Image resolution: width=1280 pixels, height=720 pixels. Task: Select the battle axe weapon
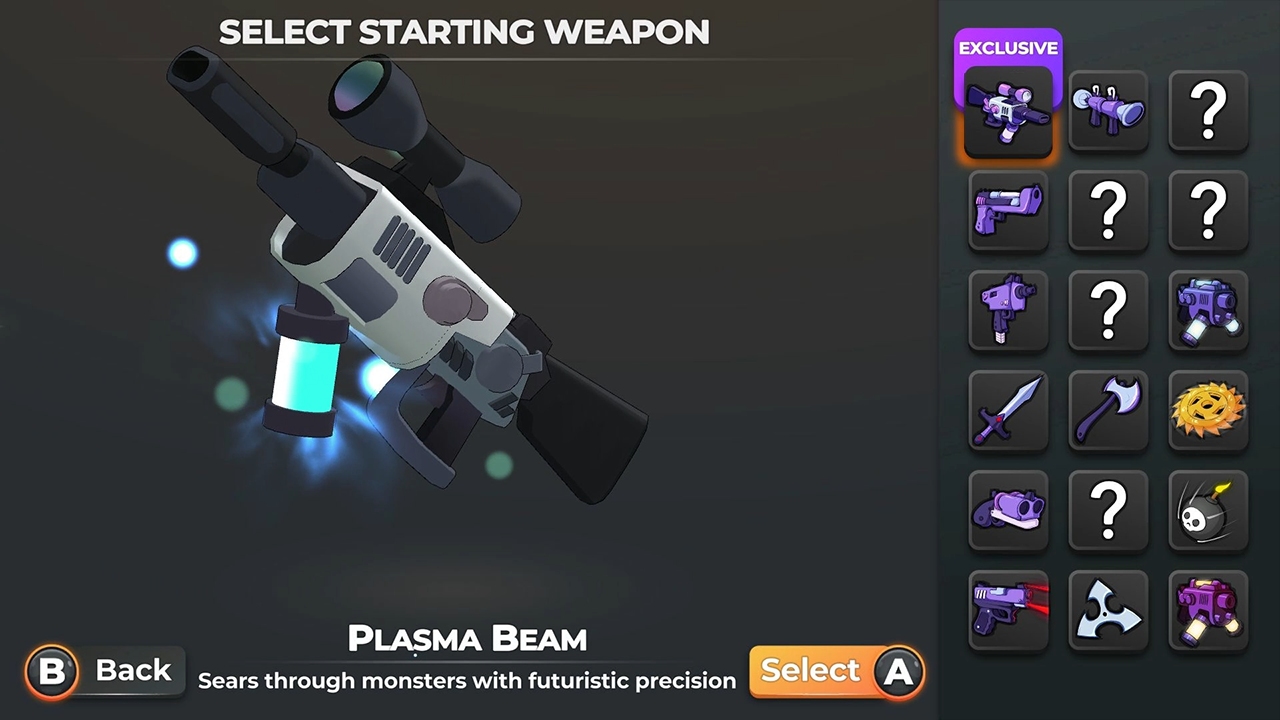click(1108, 411)
